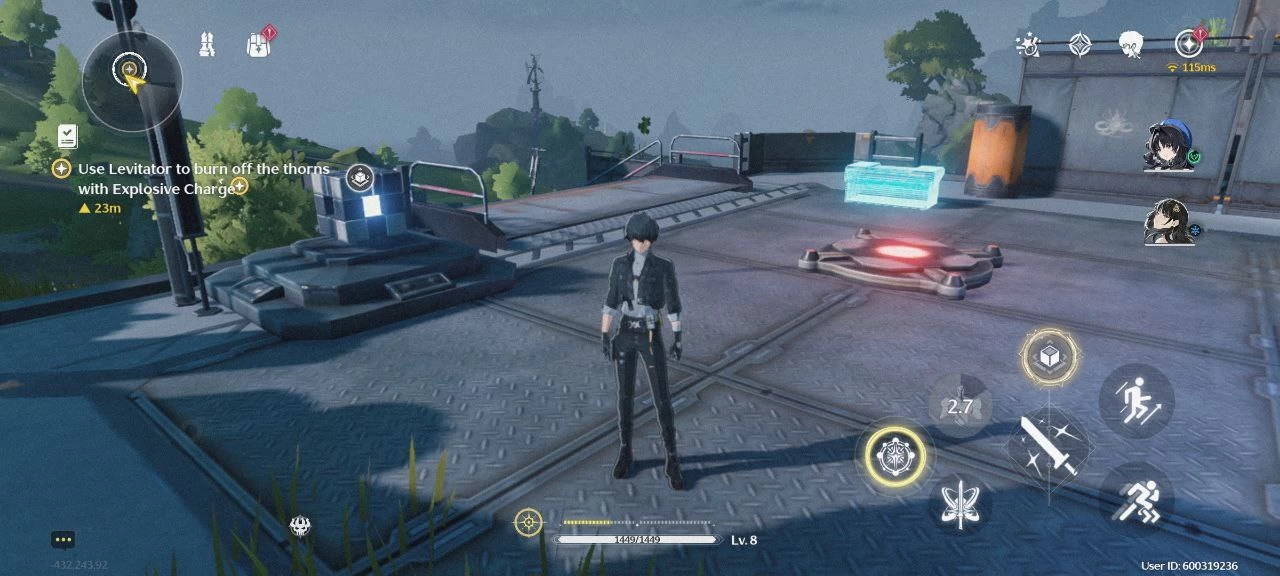The image size is (1280, 576).
Task: Open the quest log checklist icon
Action: tap(68, 135)
